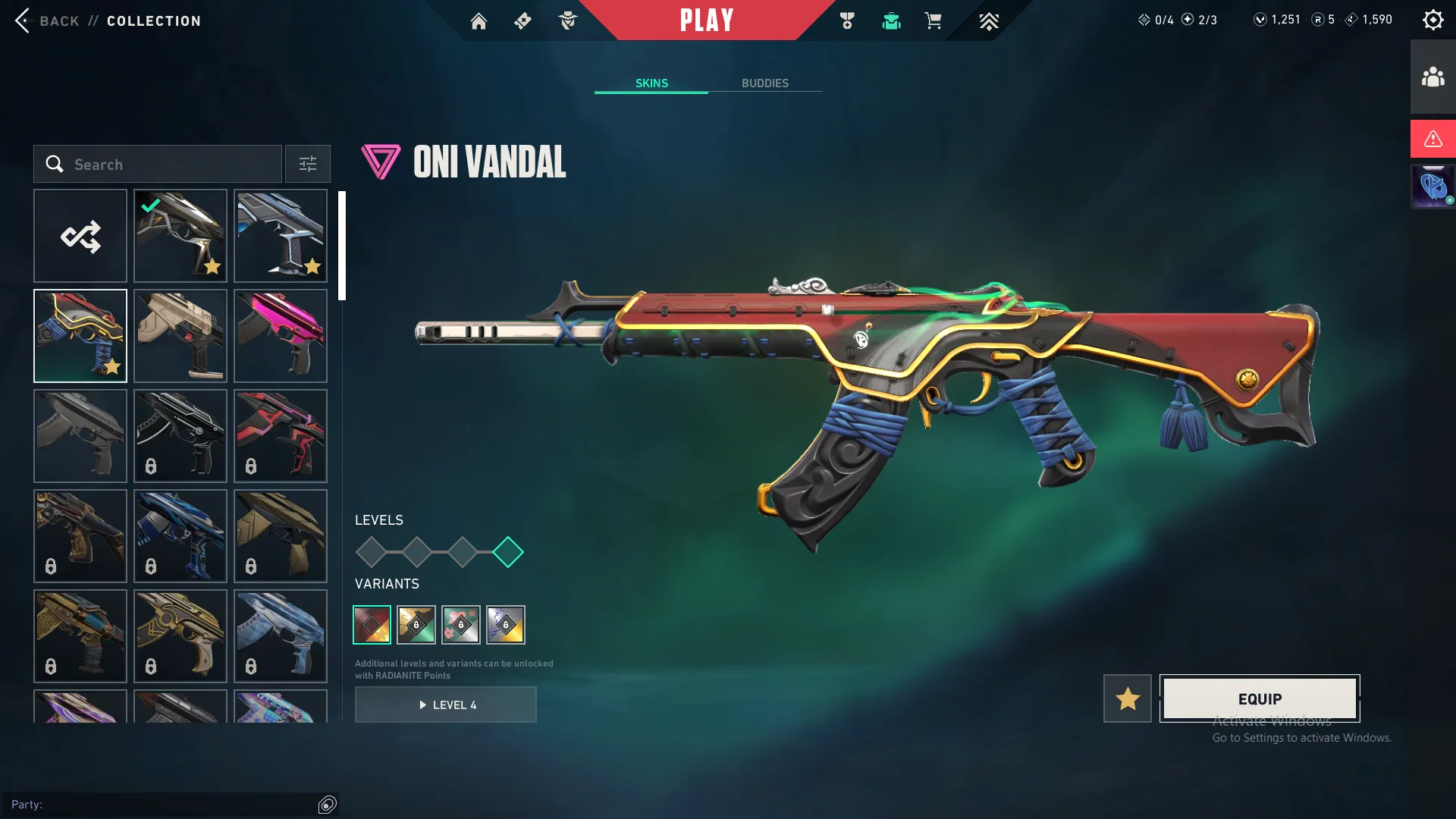Open the Career medal icon

pos(849,20)
